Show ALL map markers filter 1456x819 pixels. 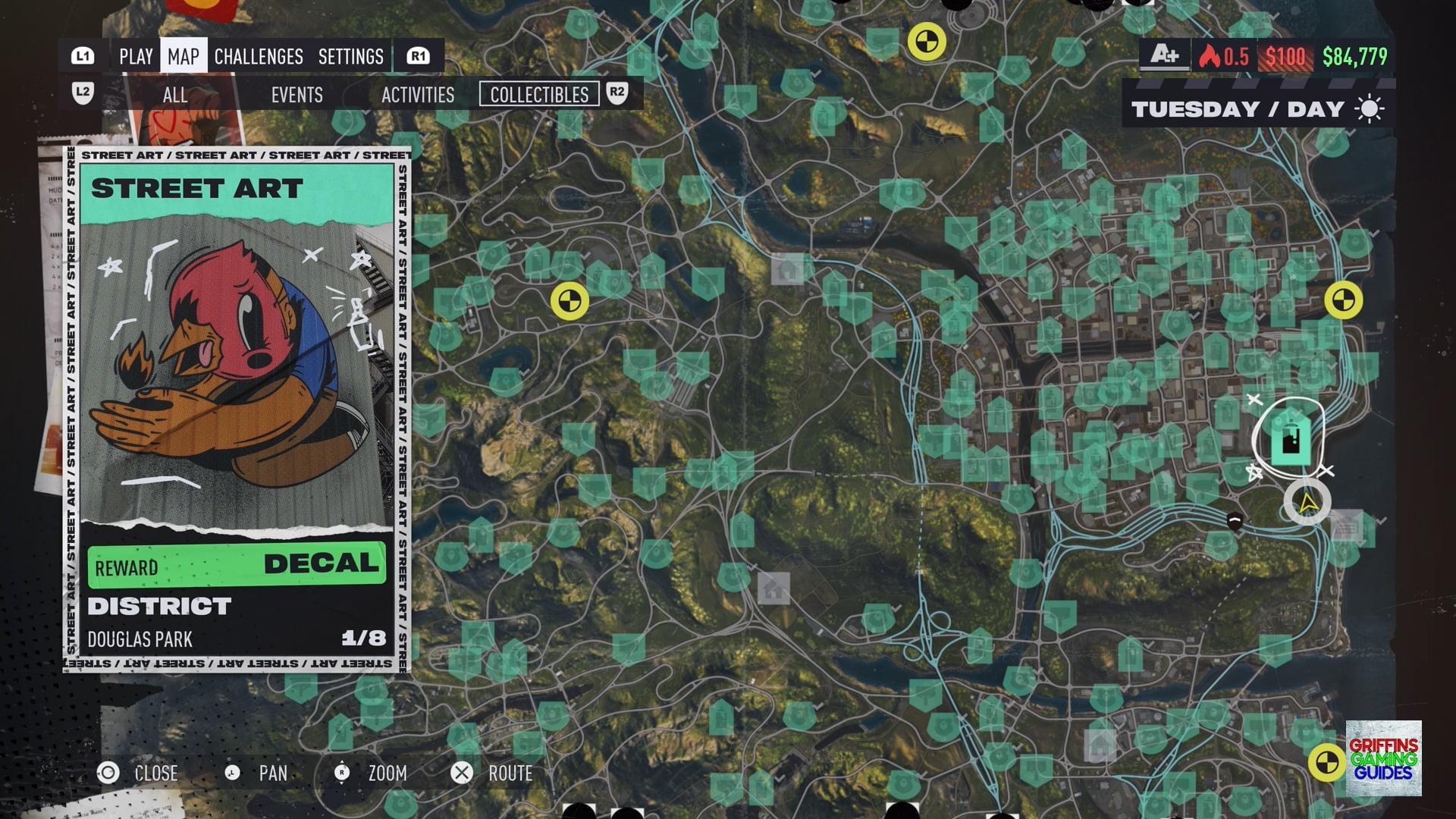[x=175, y=95]
